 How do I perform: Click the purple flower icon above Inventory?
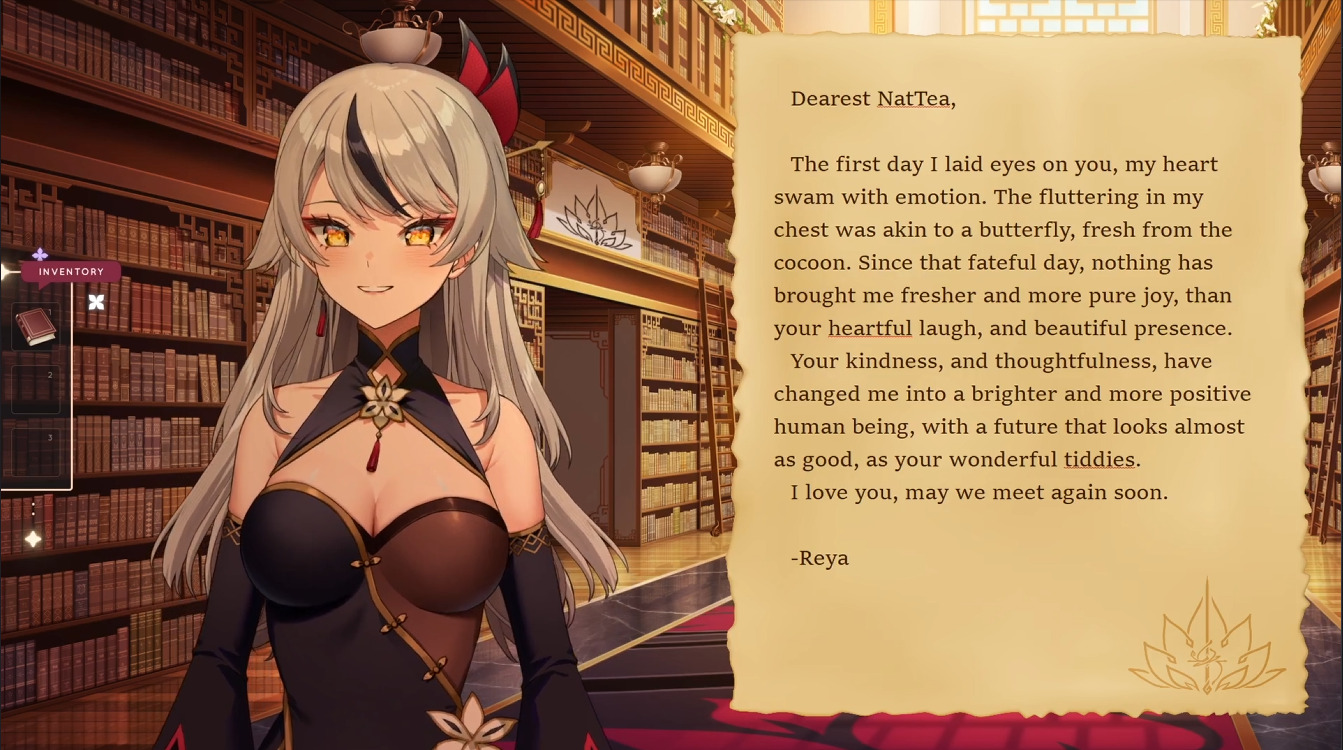40,255
